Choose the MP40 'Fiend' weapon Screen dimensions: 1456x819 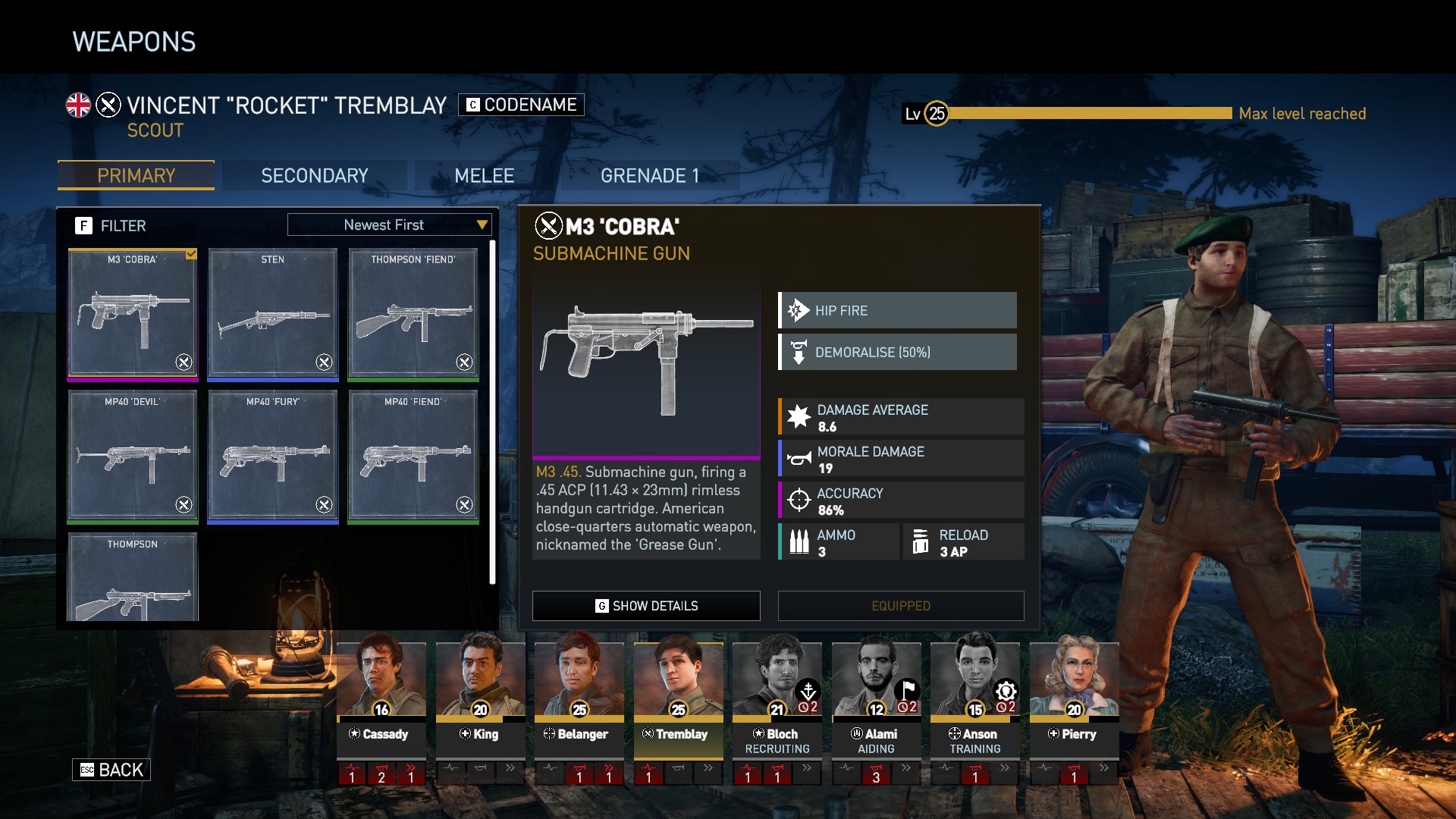pos(413,455)
